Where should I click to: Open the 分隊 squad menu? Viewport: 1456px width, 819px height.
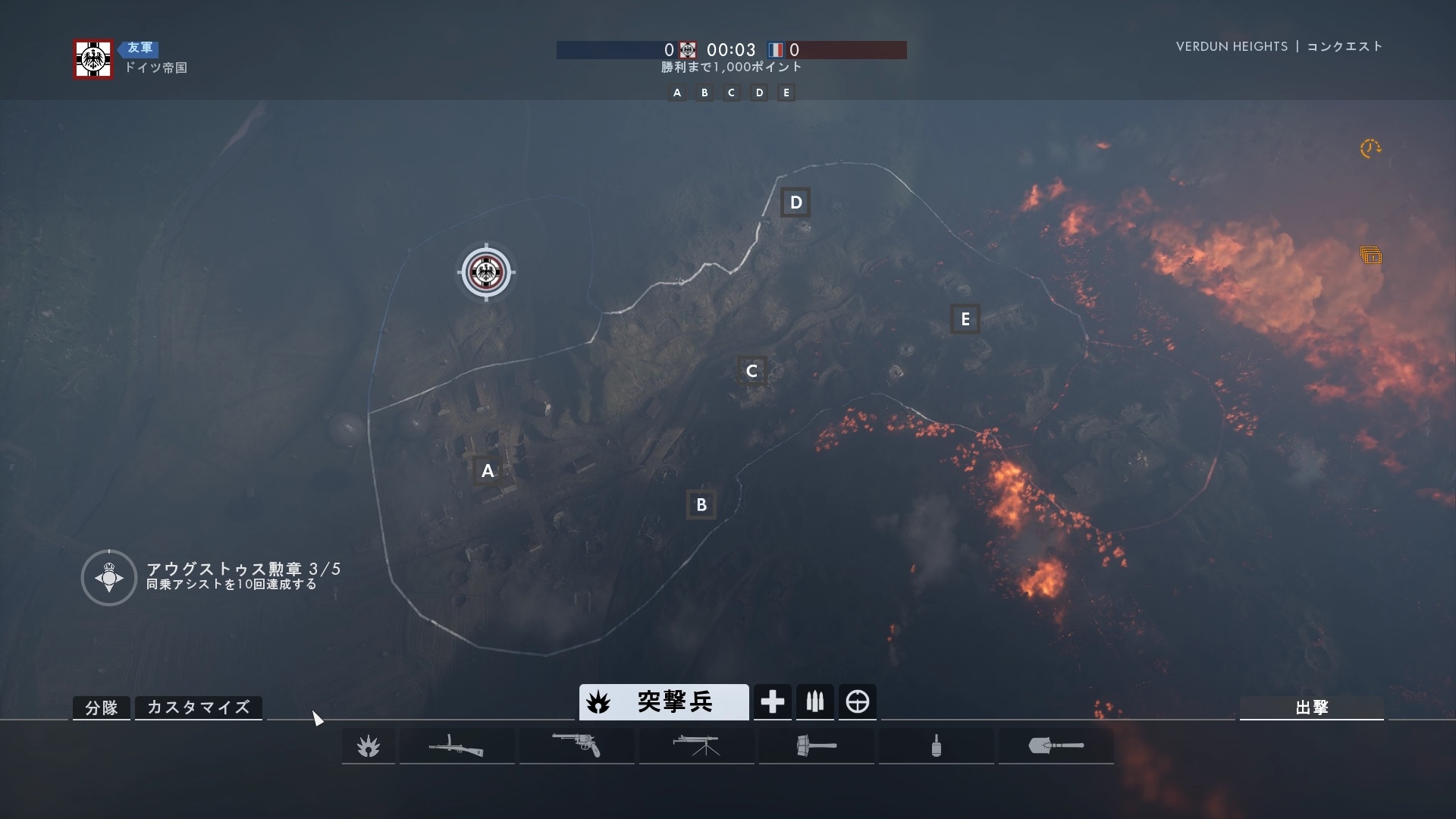click(x=102, y=708)
